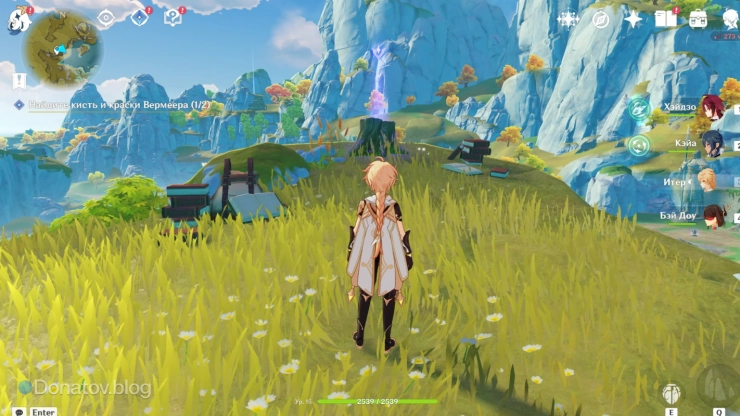Open the backpack inventory icon
The height and width of the screenshot is (416, 740).
click(697, 19)
